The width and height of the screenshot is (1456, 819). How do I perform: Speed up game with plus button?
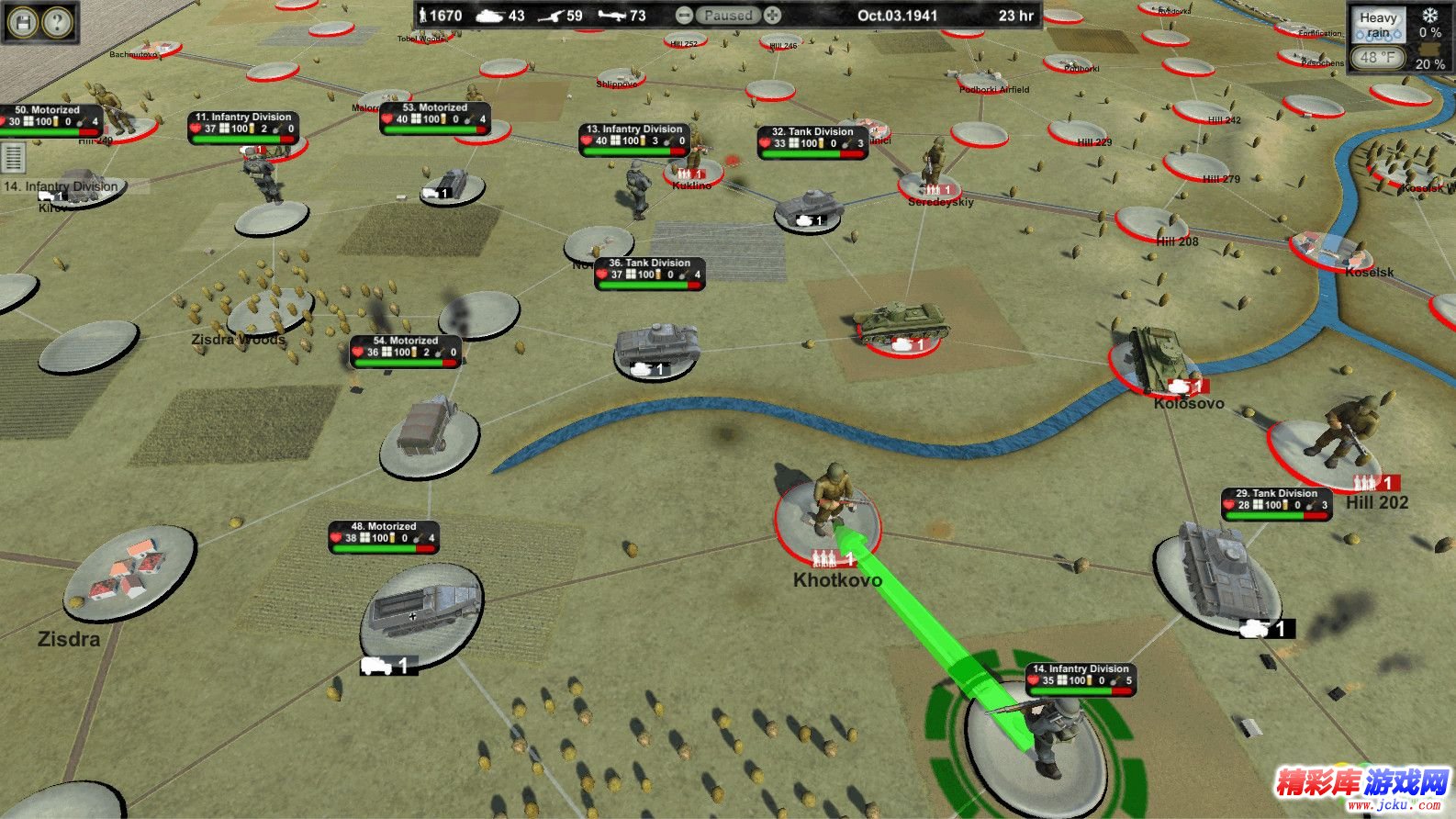click(773, 16)
